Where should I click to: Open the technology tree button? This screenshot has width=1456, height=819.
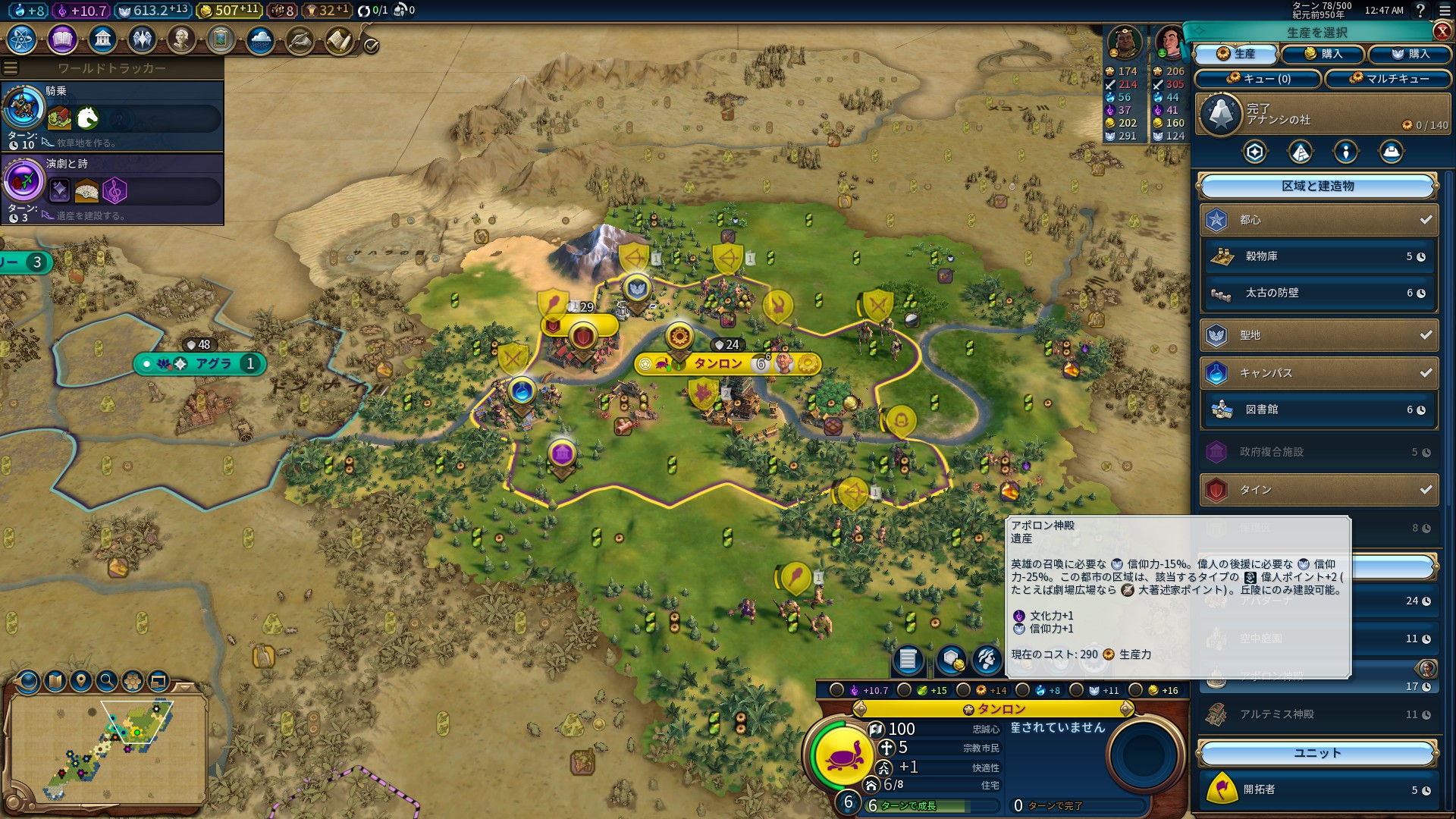[x=22, y=39]
